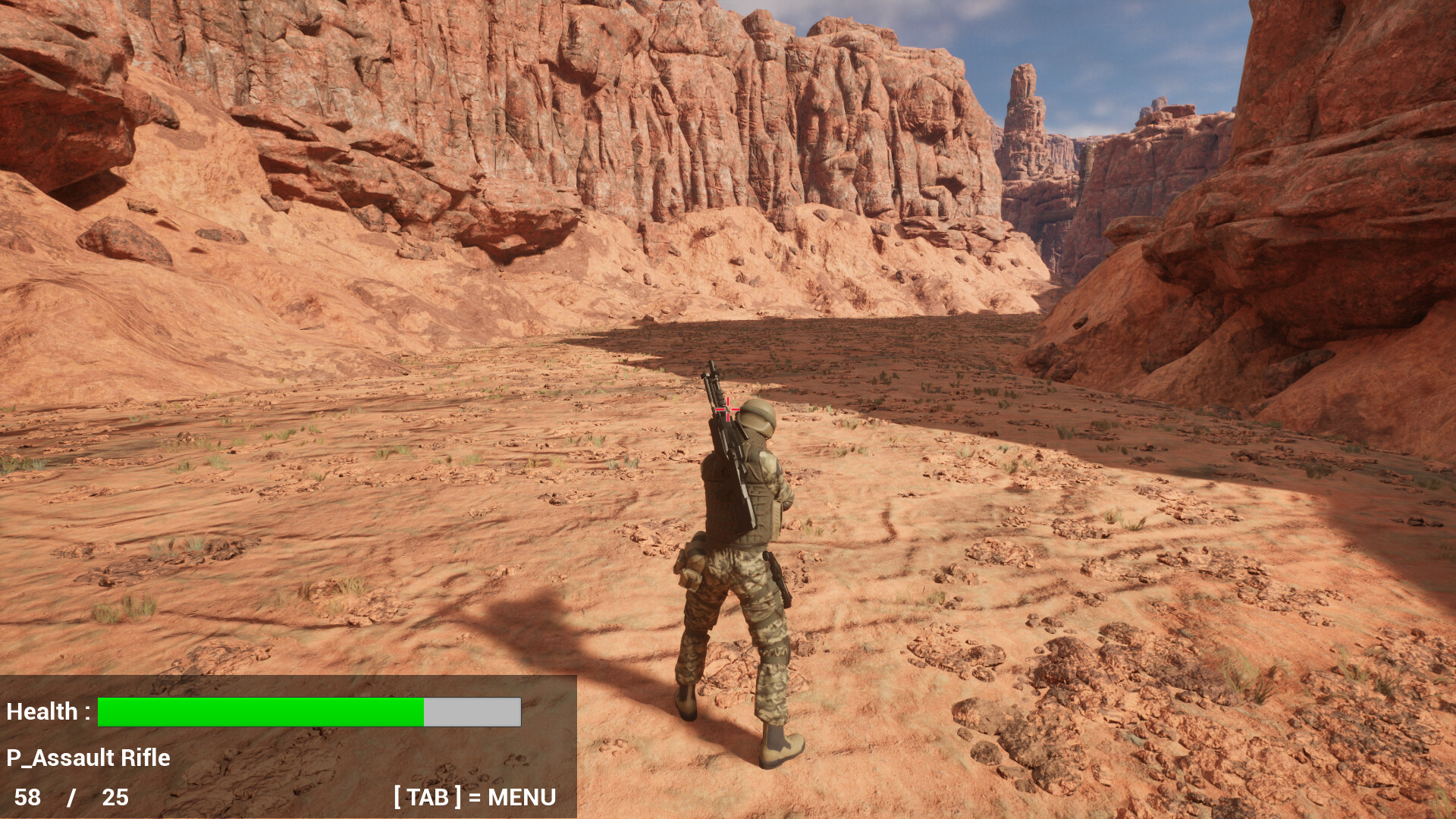Click the ammo count 58
This screenshot has height=819, width=1456.
[x=27, y=798]
